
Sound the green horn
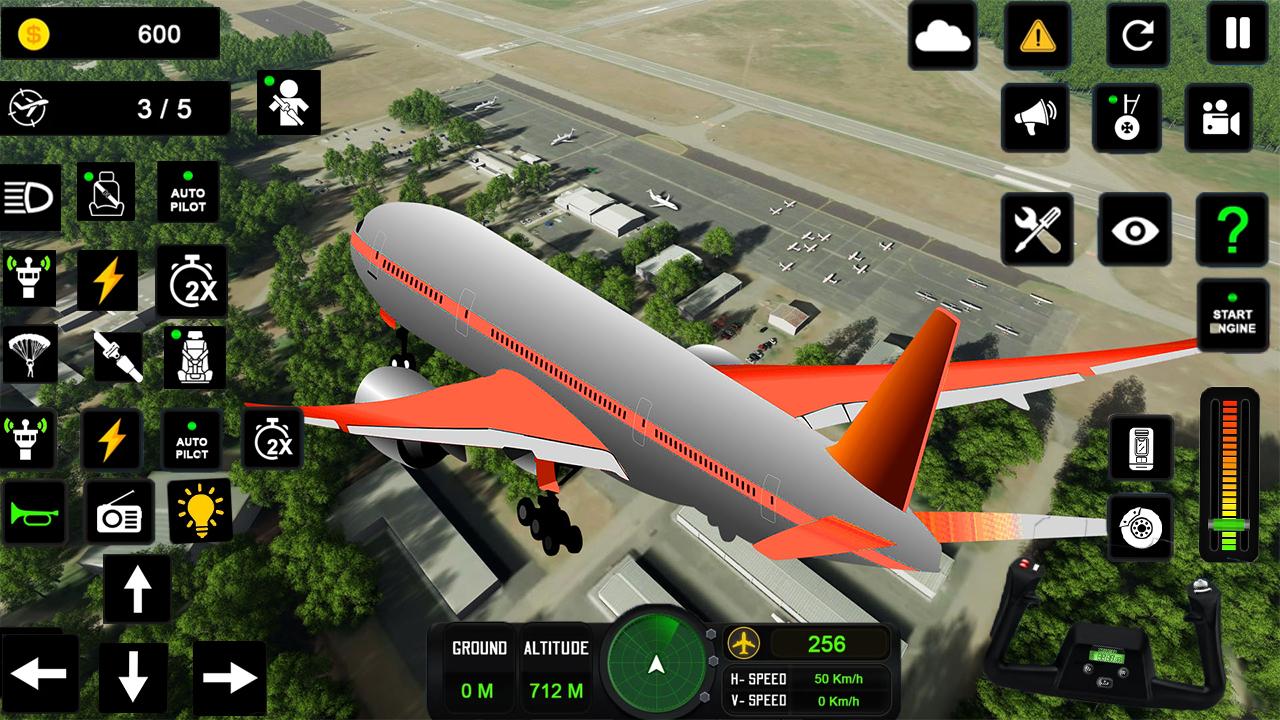point(34,512)
